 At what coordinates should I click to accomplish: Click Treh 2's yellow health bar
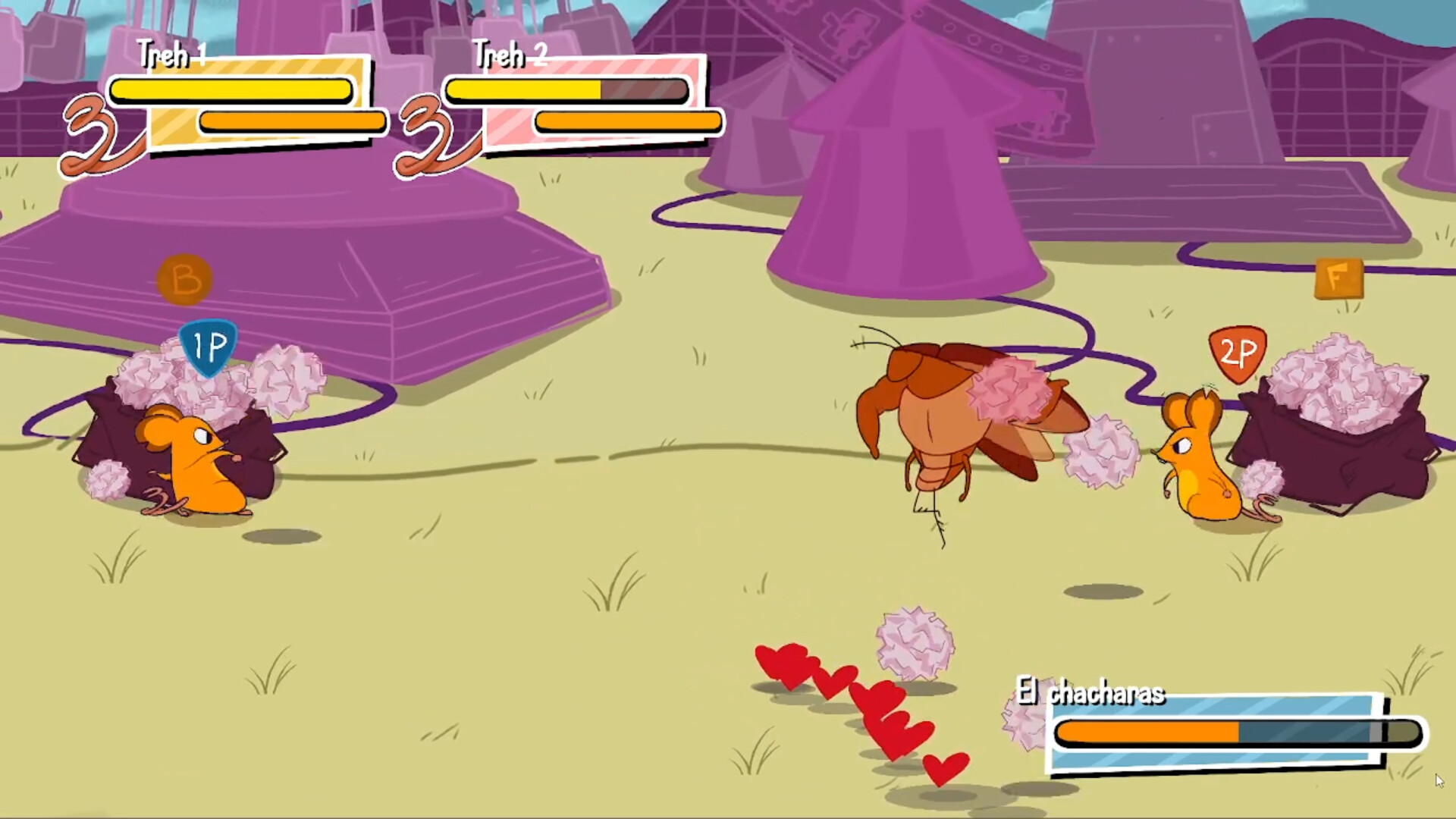[x=523, y=89]
